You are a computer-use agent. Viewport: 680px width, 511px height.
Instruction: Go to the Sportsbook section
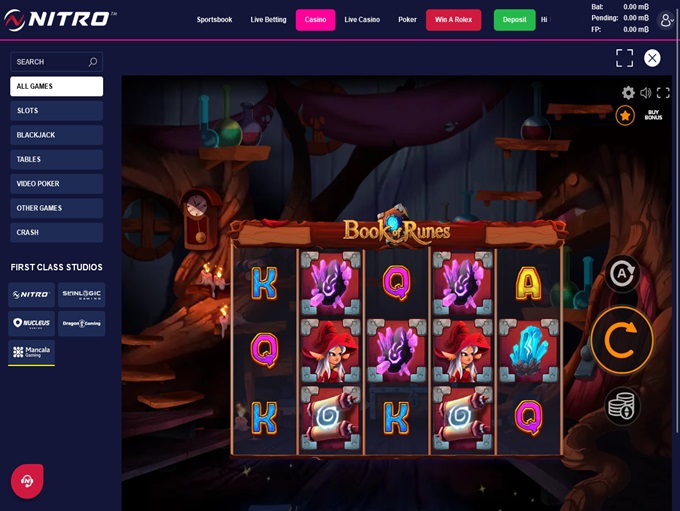point(215,20)
